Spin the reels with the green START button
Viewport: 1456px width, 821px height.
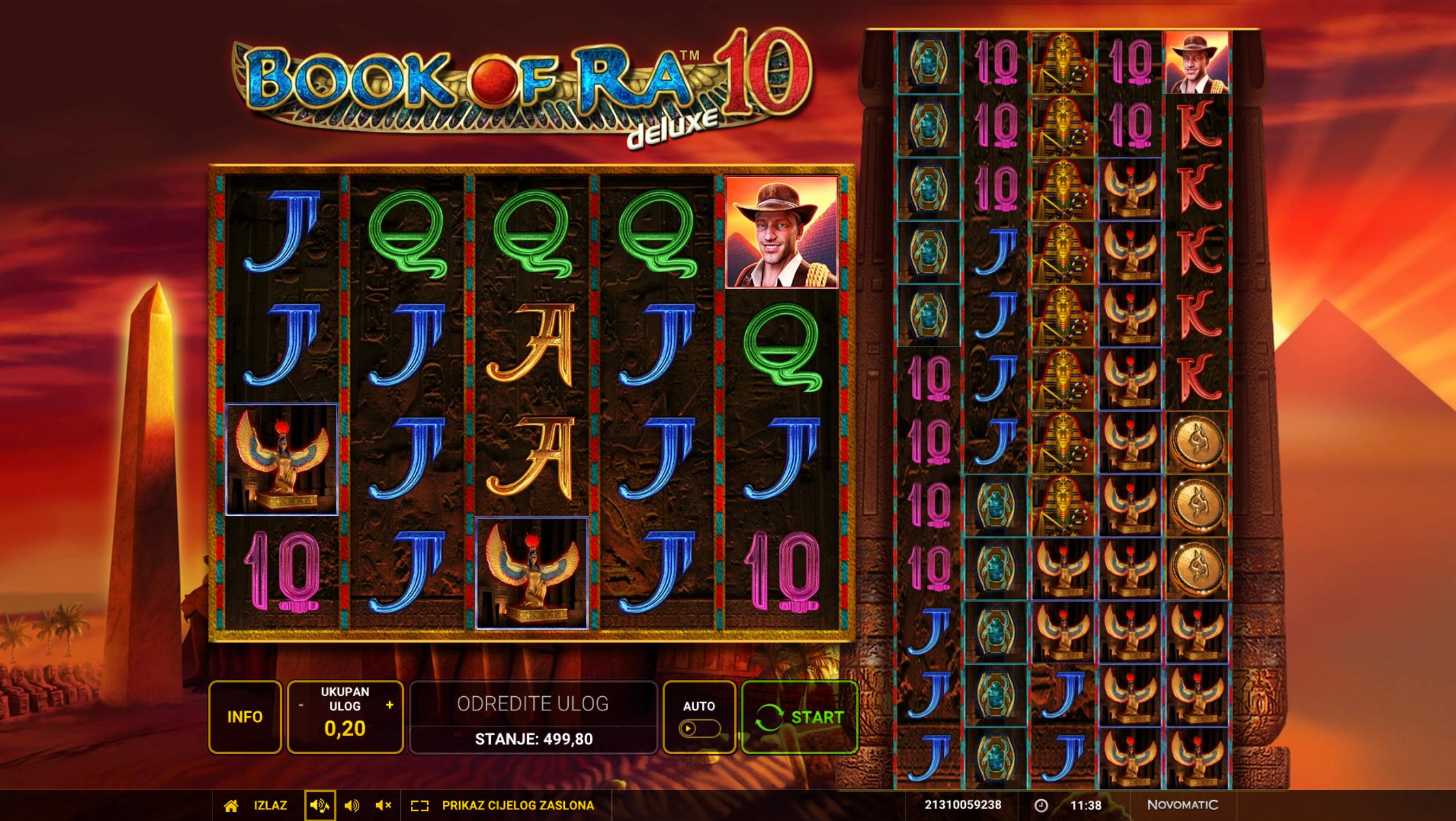pyautogui.click(x=799, y=717)
